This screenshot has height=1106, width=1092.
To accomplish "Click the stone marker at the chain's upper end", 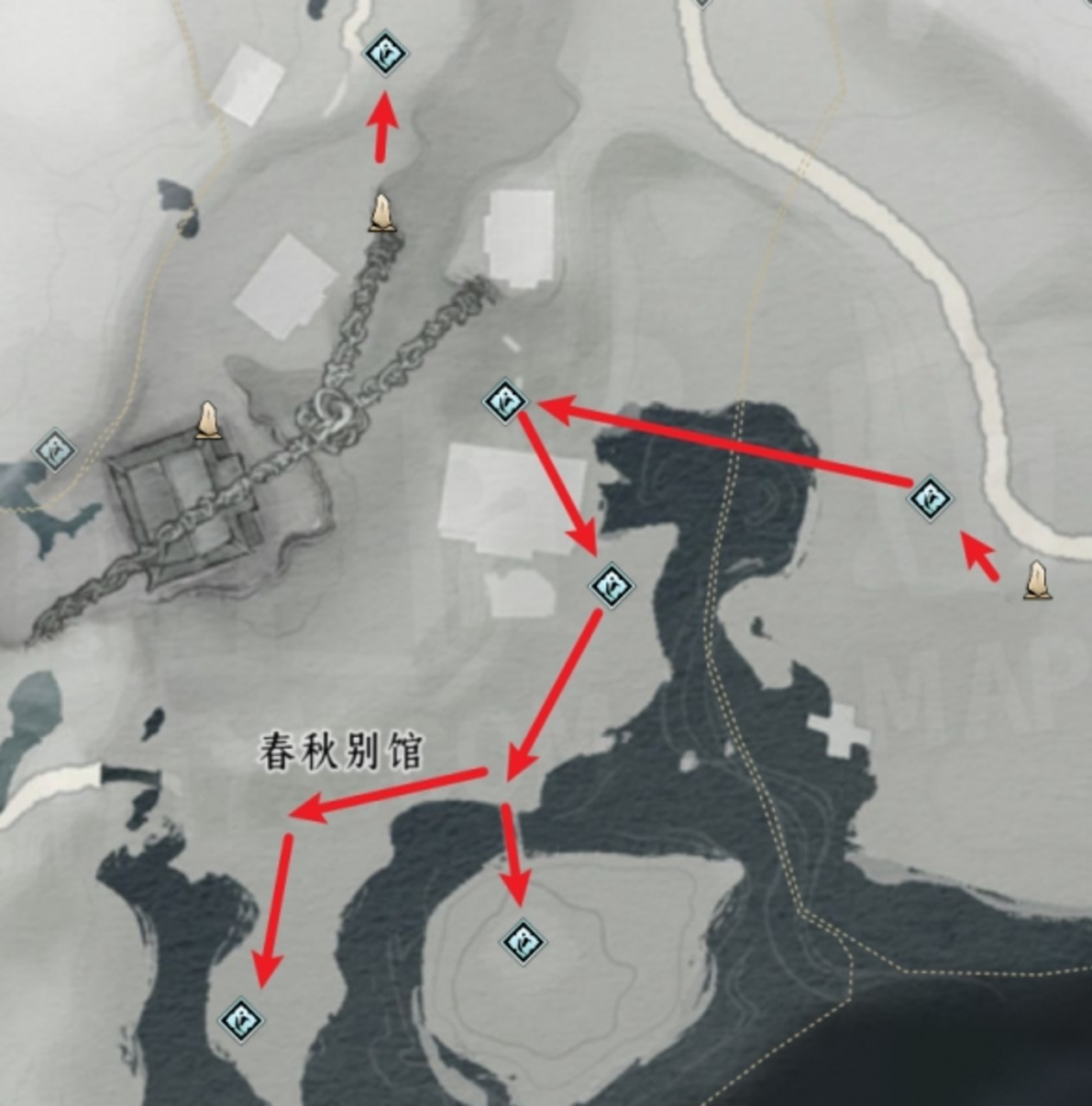I will [x=382, y=213].
